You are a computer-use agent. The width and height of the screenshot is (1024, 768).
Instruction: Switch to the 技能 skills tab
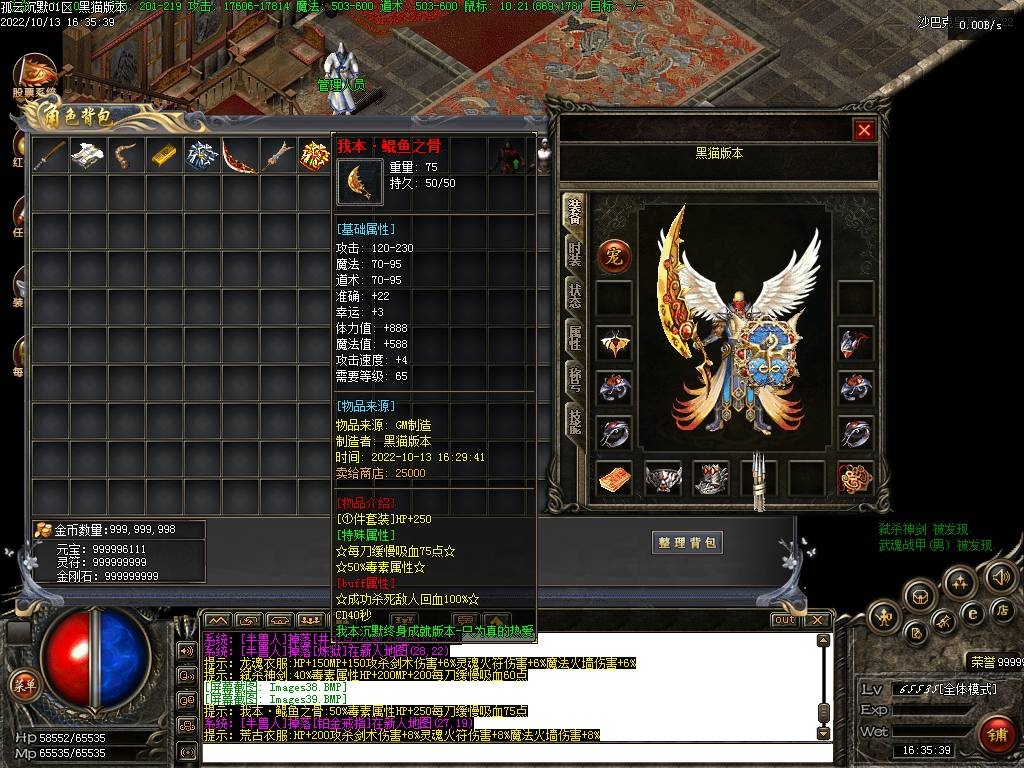(574, 422)
